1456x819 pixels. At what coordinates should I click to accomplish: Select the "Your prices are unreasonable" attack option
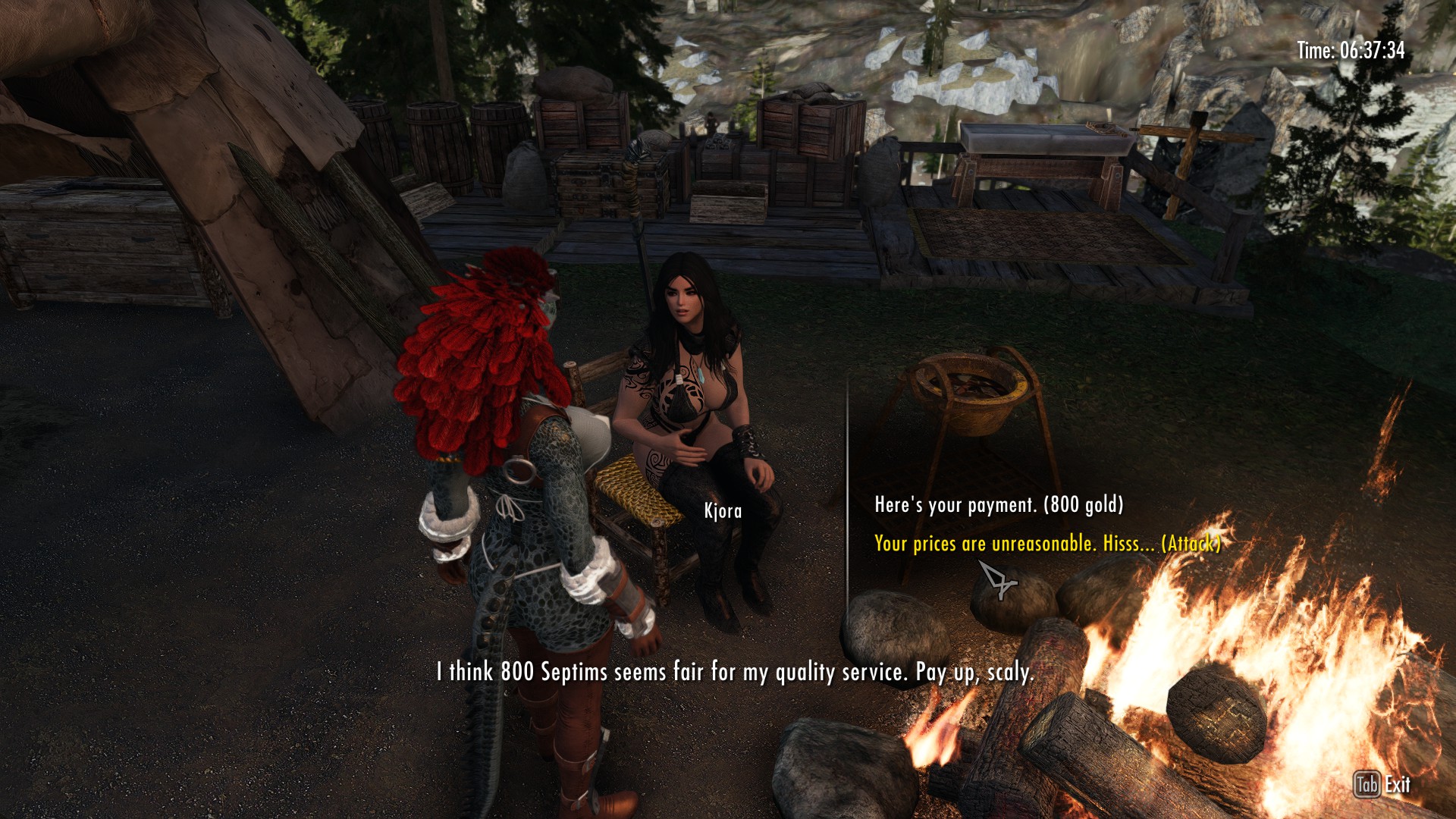(x=1046, y=544)
